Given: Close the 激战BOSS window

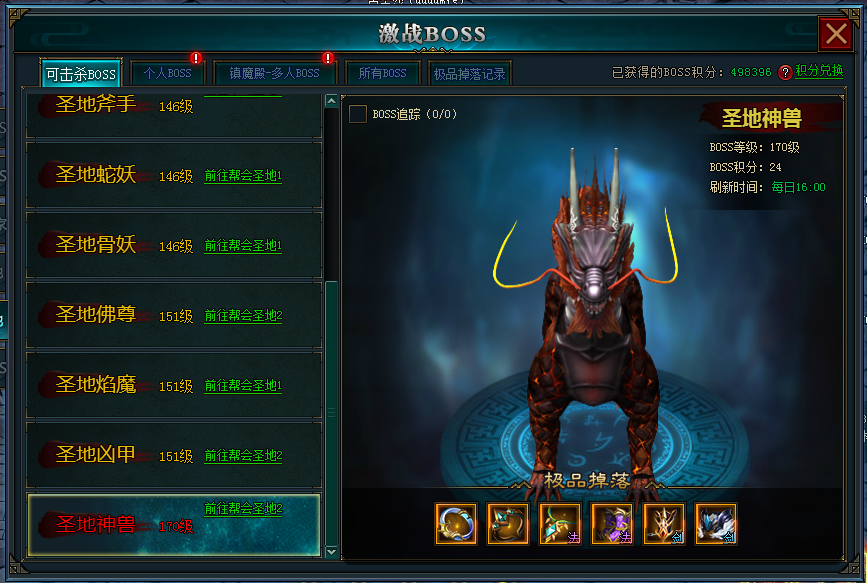Looking at the screenshot, I should 835,35.
